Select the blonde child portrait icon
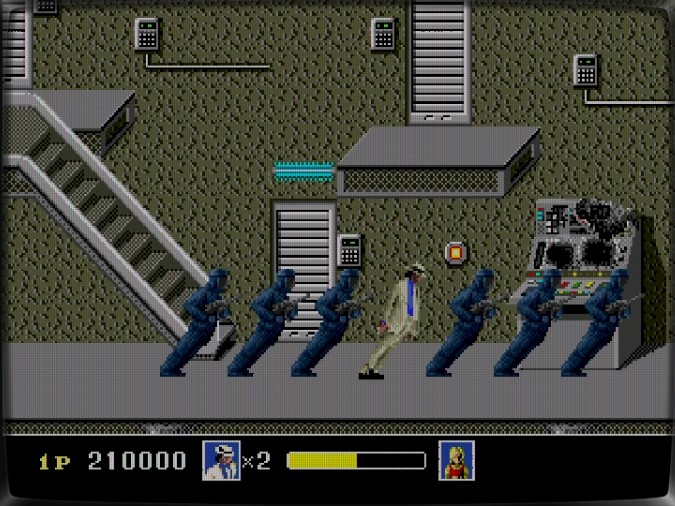This screenshot has height=506, width=675. coord(456,460)
